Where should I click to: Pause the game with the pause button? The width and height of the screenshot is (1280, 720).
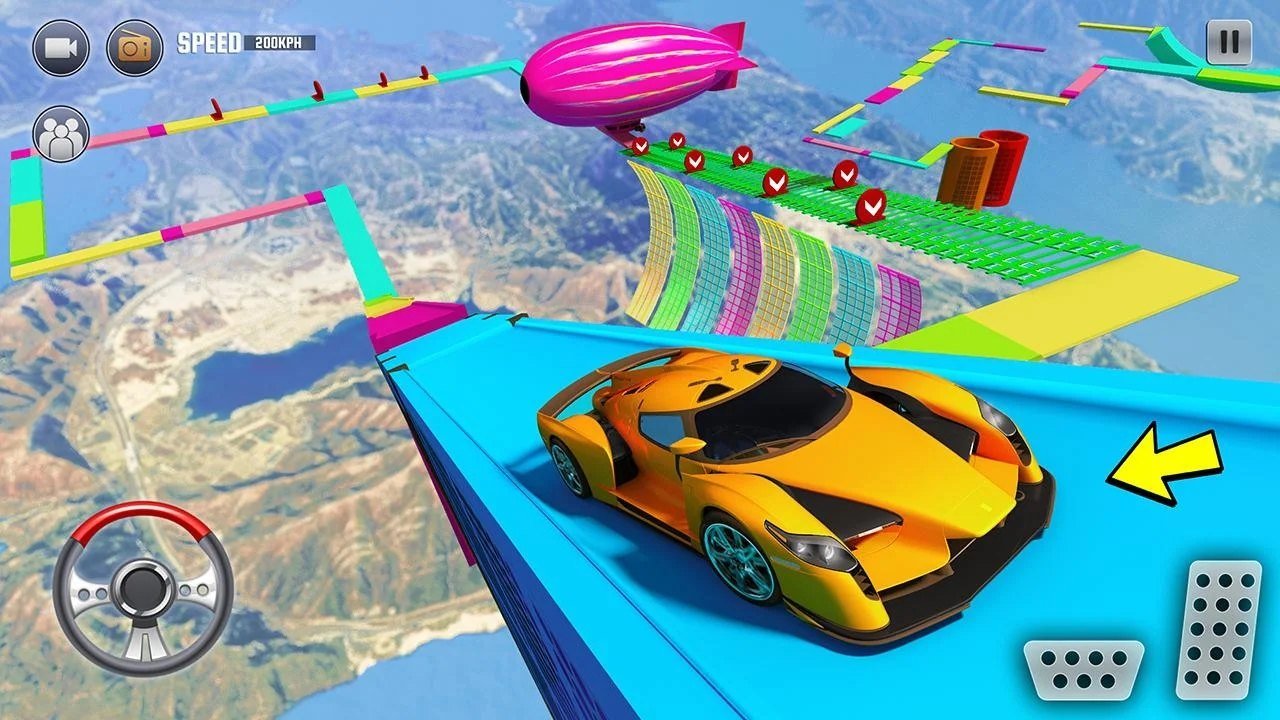(x=1228, y=43)
